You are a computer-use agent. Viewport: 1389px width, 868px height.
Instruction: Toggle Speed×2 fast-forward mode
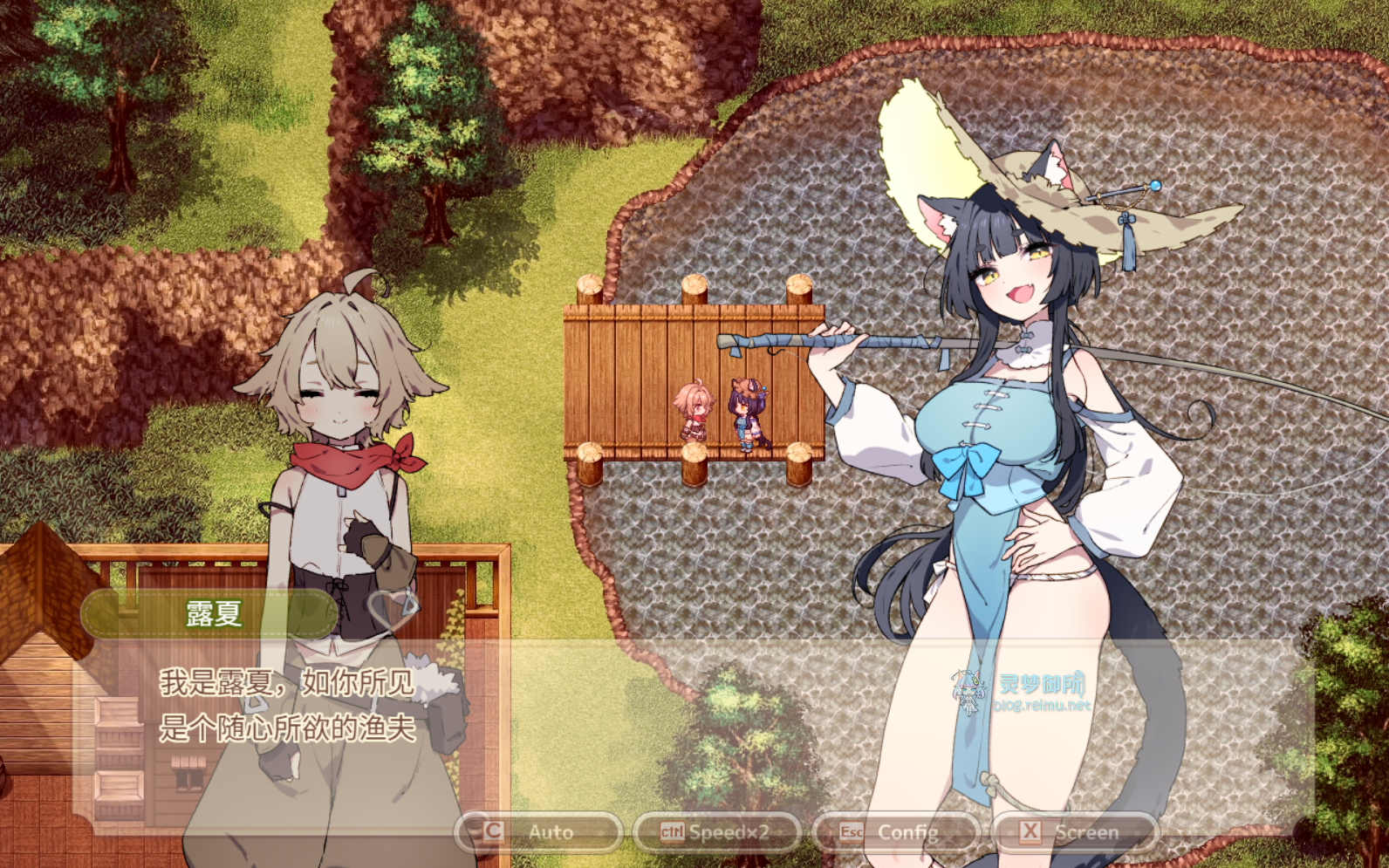coord(724,831)
